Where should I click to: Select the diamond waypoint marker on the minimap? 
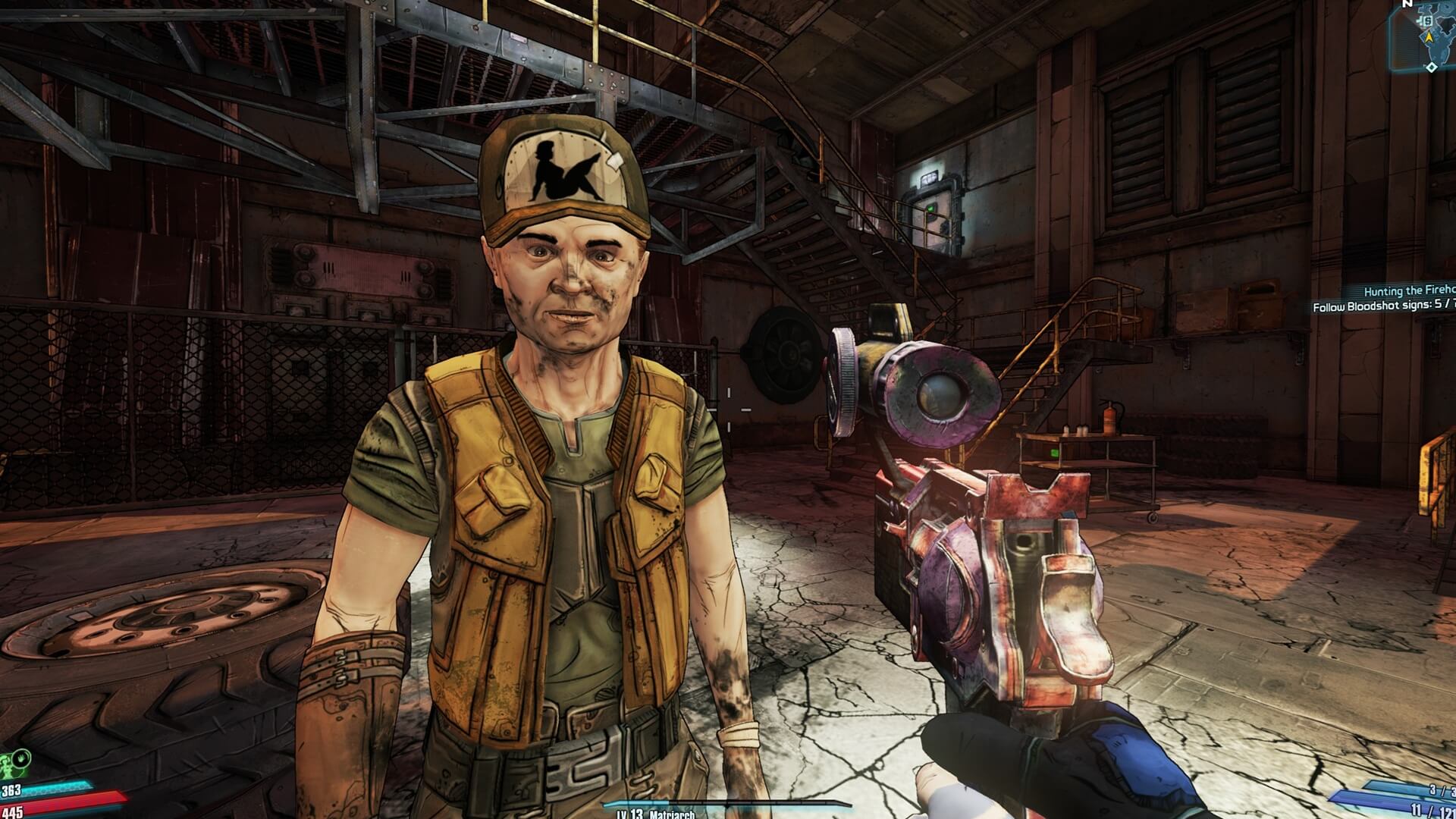click(x=1430, y=67)
